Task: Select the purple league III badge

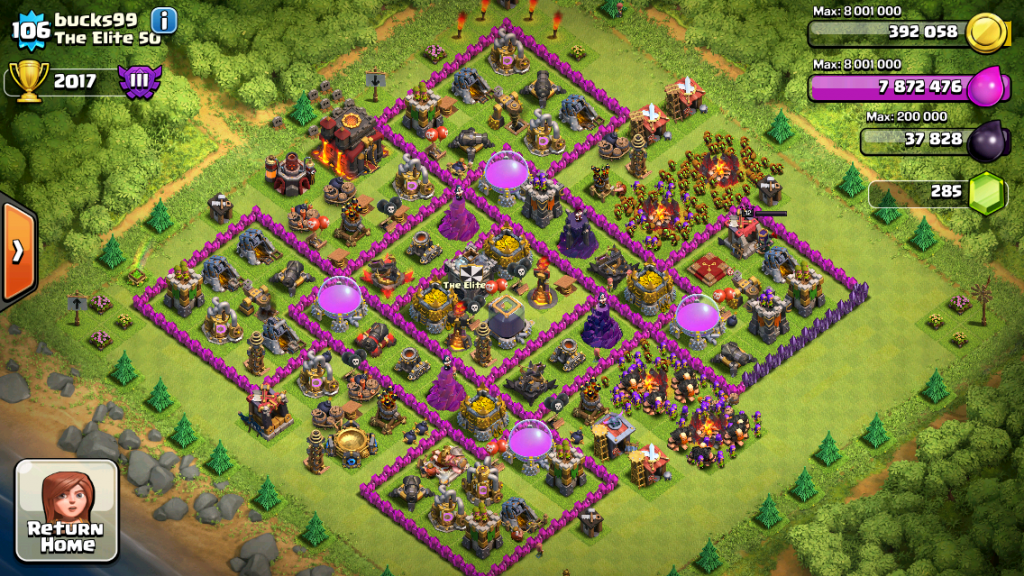Action: [140, 81]
